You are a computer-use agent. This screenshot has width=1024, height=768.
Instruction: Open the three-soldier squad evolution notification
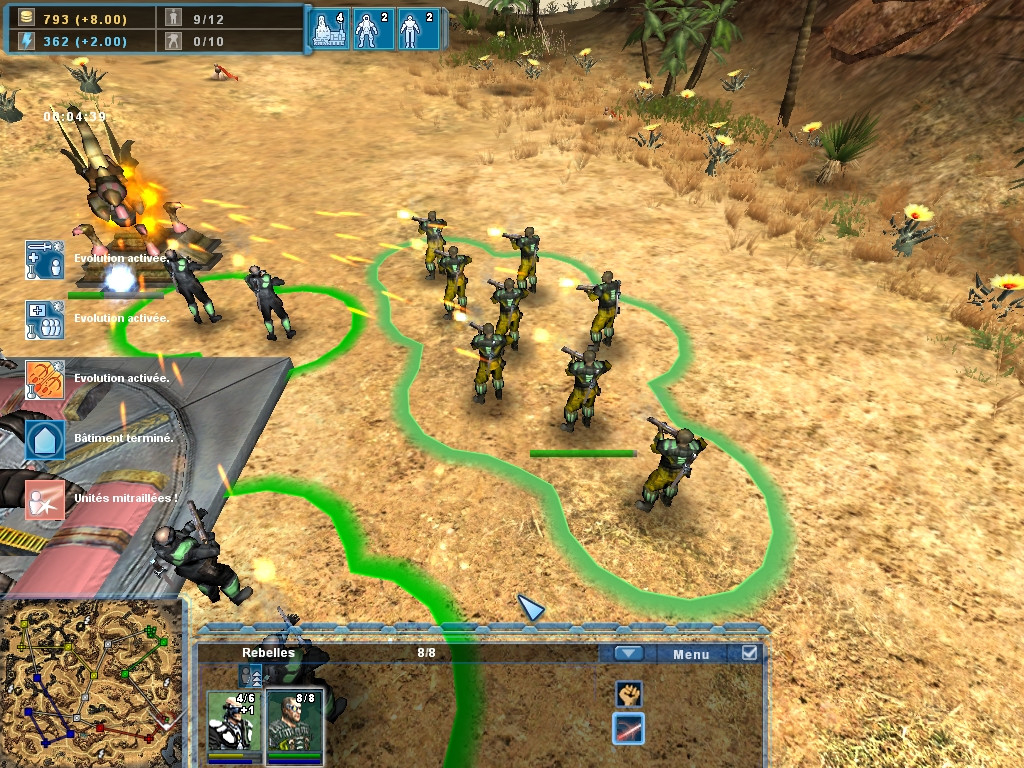coord(45,320)
